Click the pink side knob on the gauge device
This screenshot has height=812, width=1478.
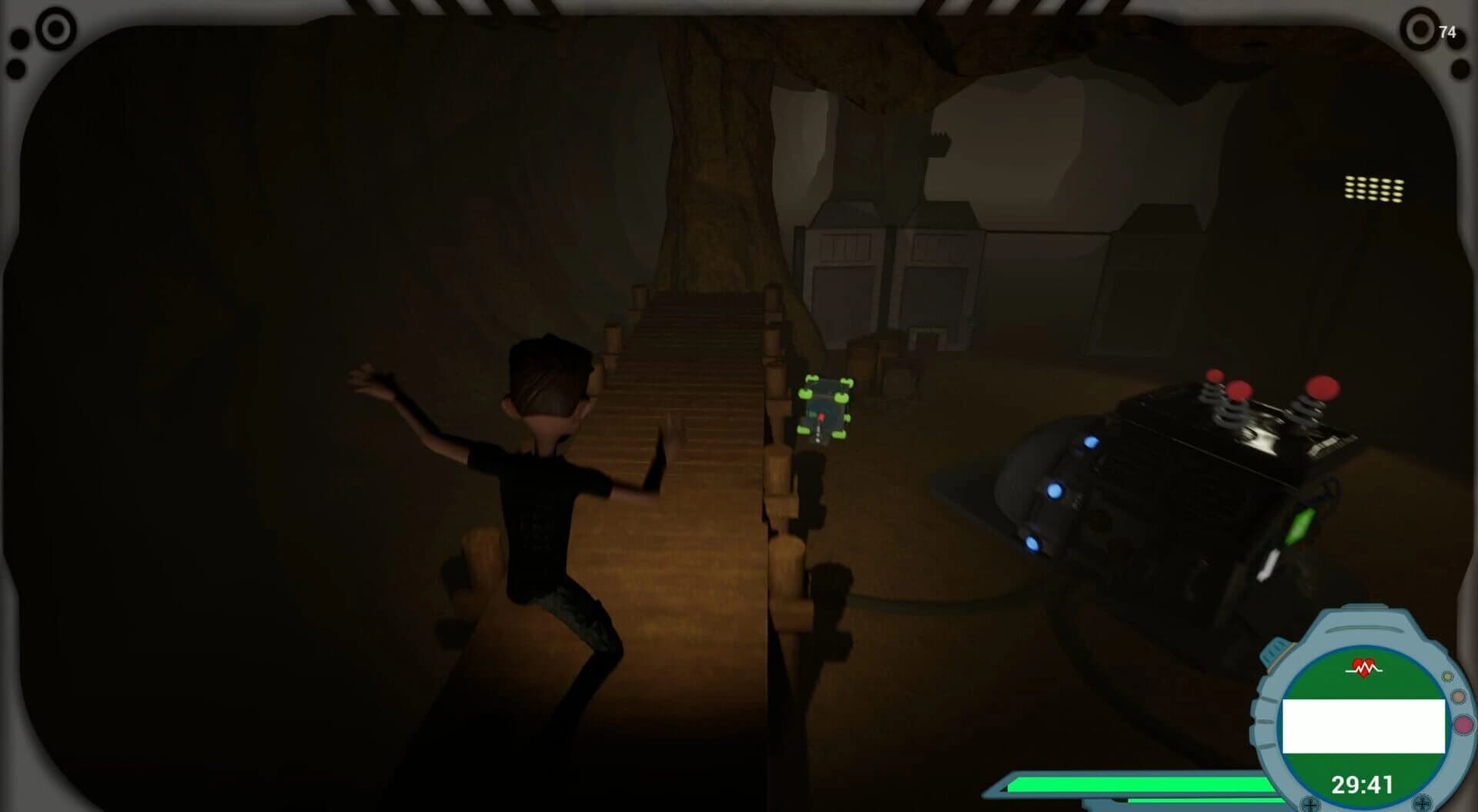pyautogui.click(x=1463, y=724)
